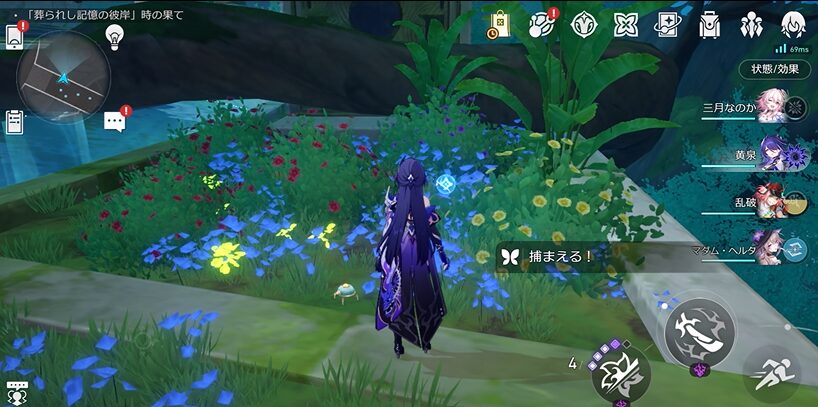Open the chat speech bubble

tap(114, 121)
